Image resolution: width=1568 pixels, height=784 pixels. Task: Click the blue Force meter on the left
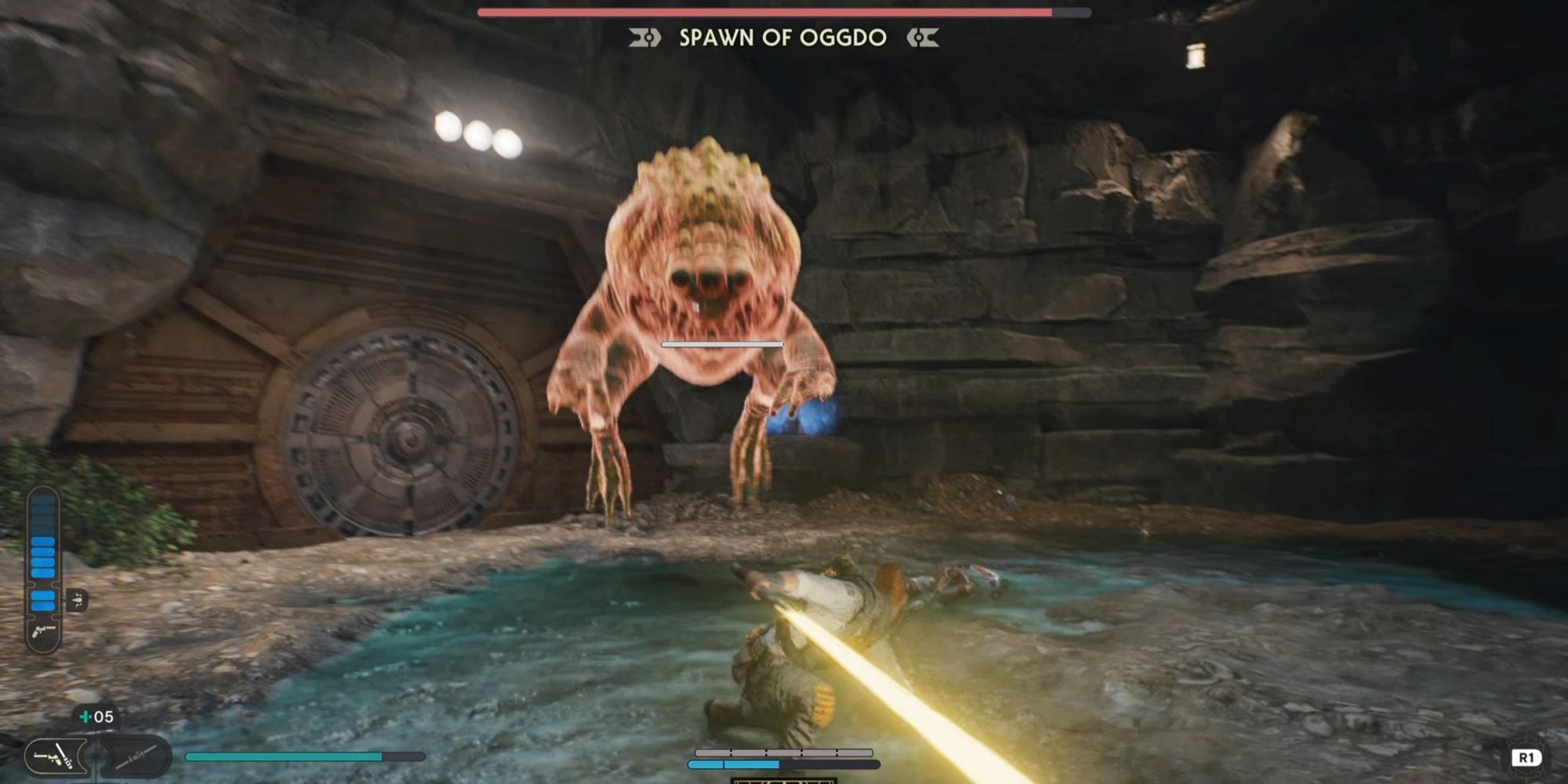(43, 553)
